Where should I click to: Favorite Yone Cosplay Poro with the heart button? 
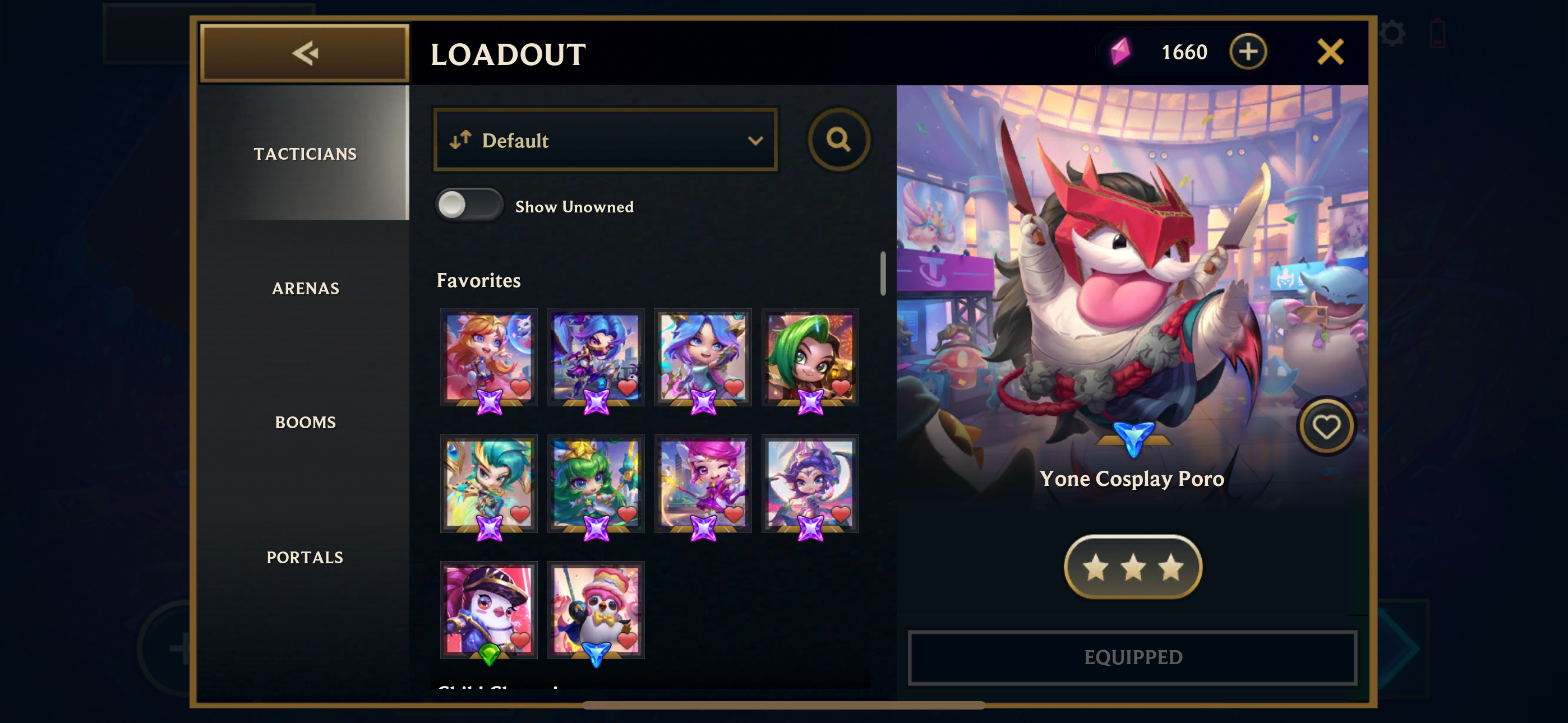point(1326,427)
